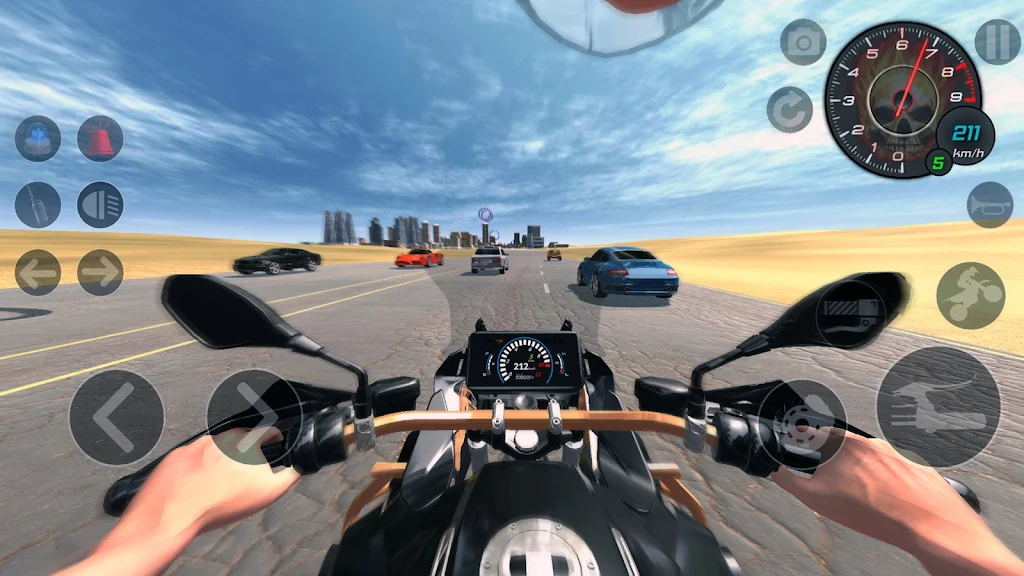1024x576 pixels.
Task: Twist the throttle accelerator button
Action: [x=938, y=406]
